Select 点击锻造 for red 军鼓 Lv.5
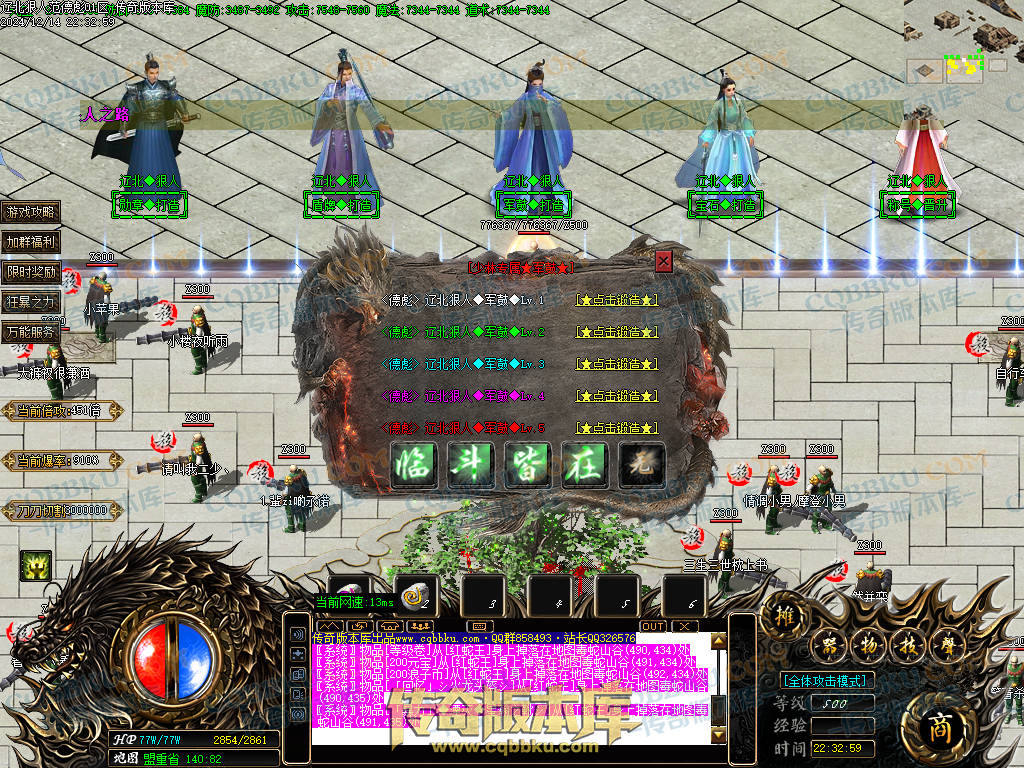The width and height of the screenshot is (1024, 768). (x=617, y=428)
